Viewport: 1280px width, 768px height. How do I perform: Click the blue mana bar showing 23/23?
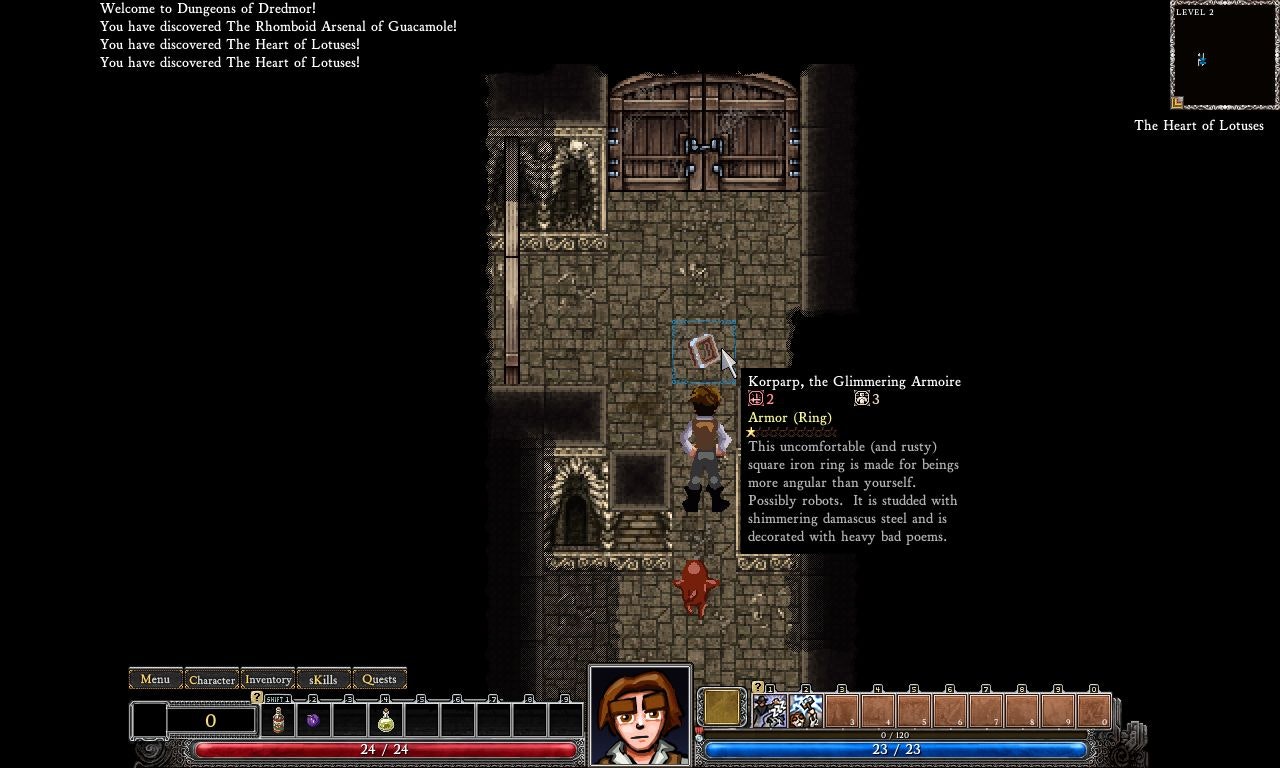(x=897, y=749)
